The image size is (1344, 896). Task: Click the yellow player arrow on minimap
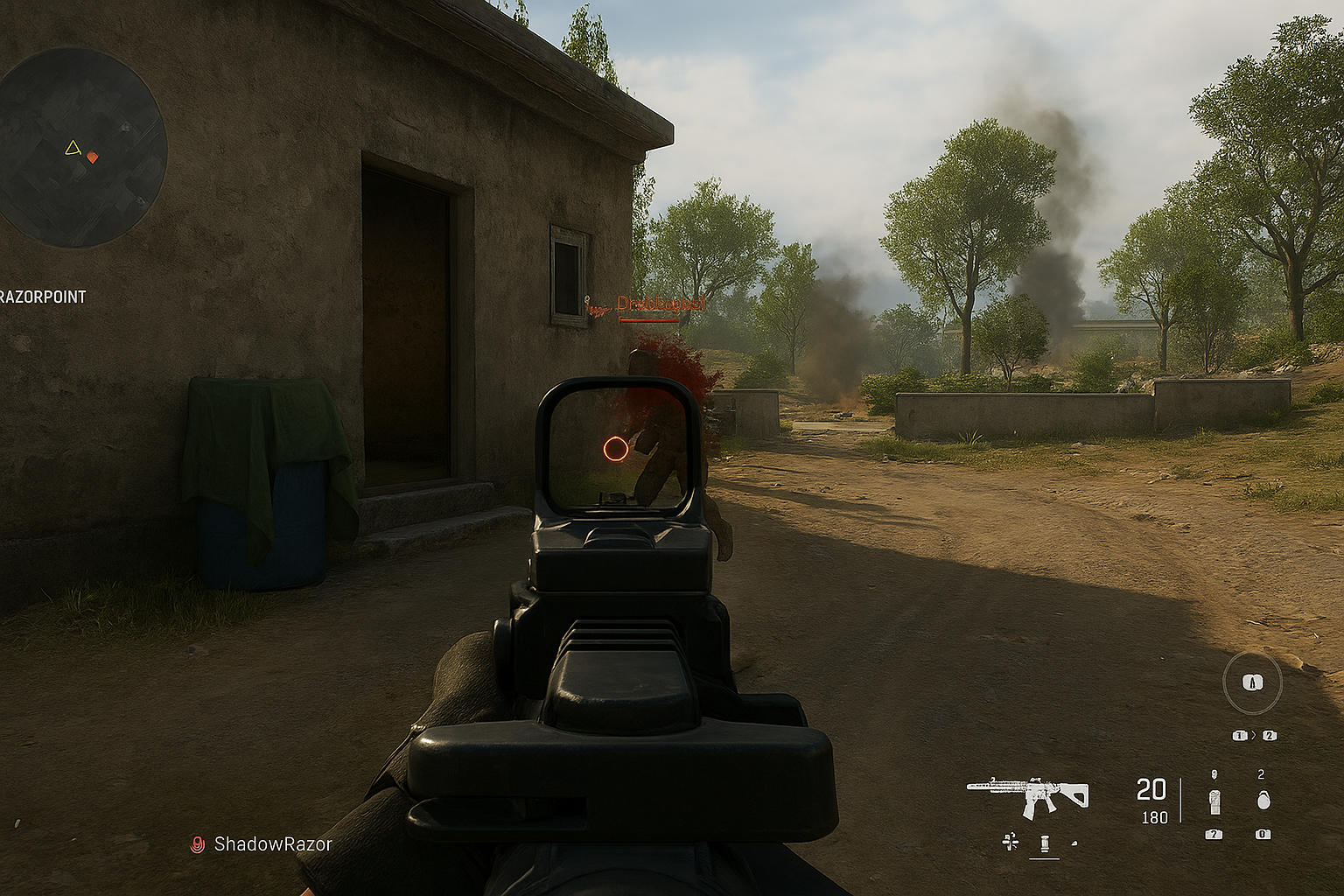(x=73, y=148)
